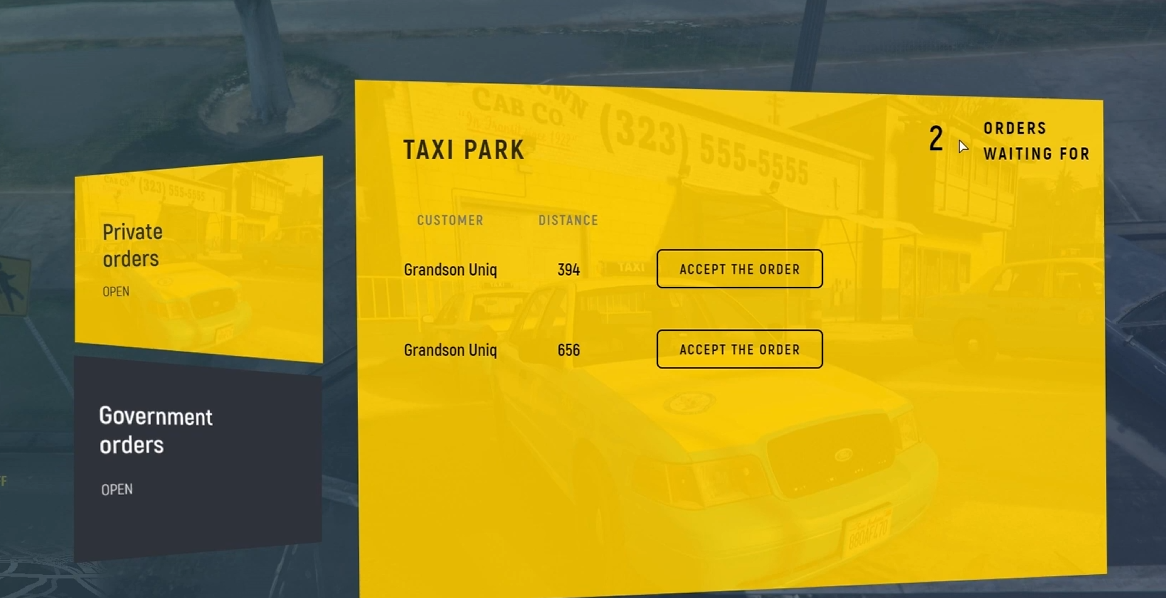Screen dimensions: 1166x598
Task: Accept the order with distance 394
Action: point(739,269)
